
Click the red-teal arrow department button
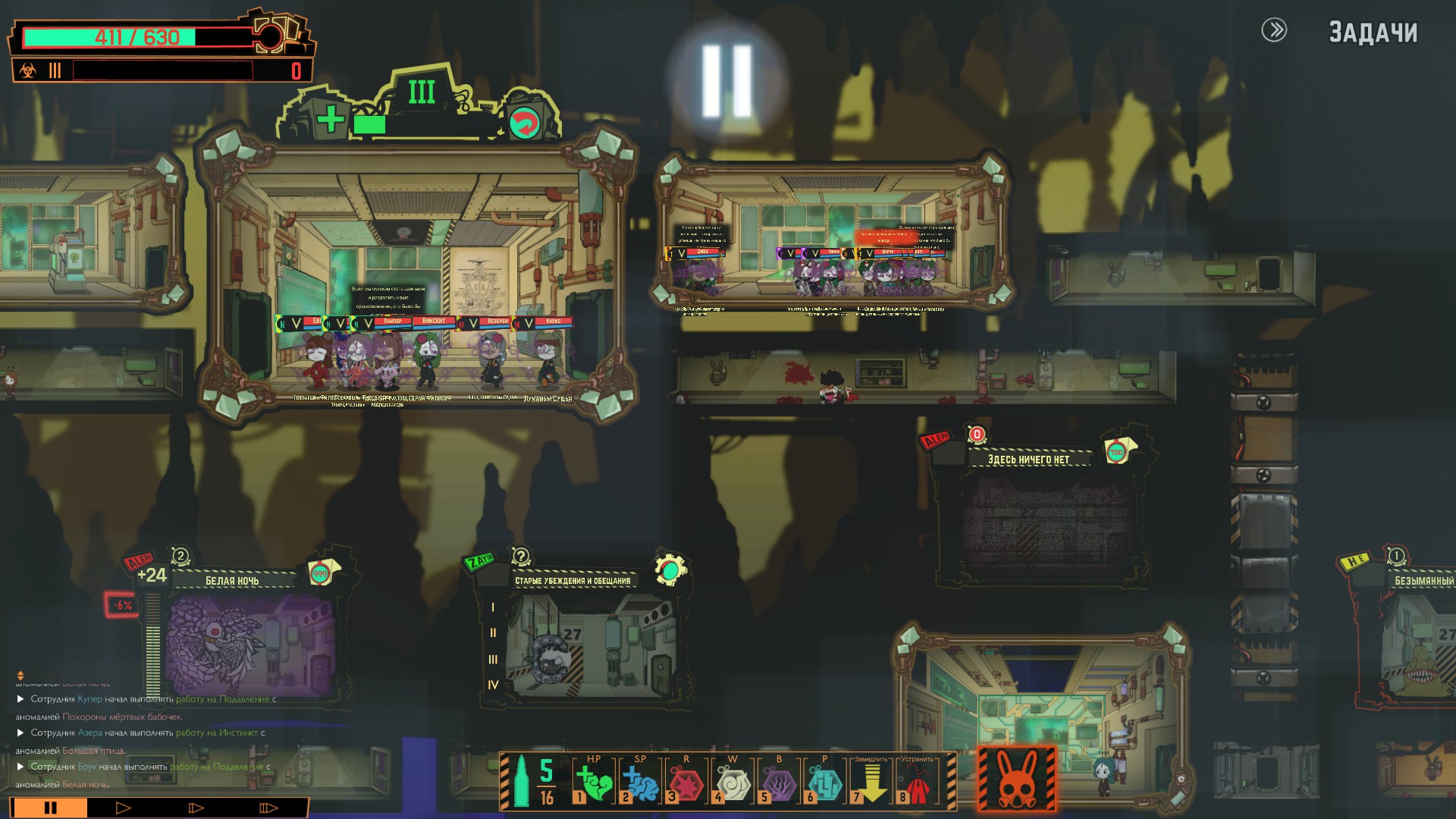pos(524,123)
